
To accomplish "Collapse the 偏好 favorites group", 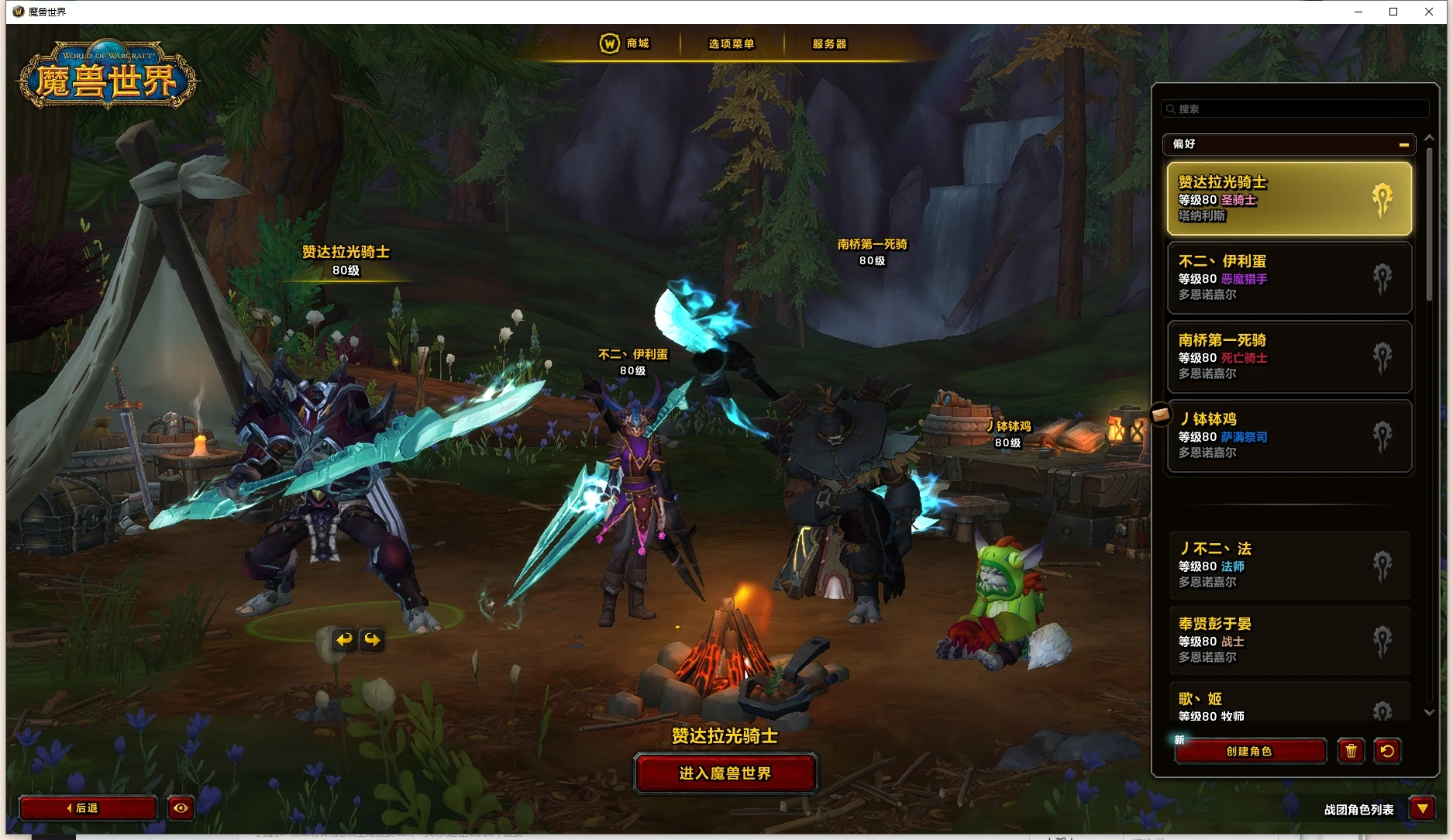I will [1403, 145].
